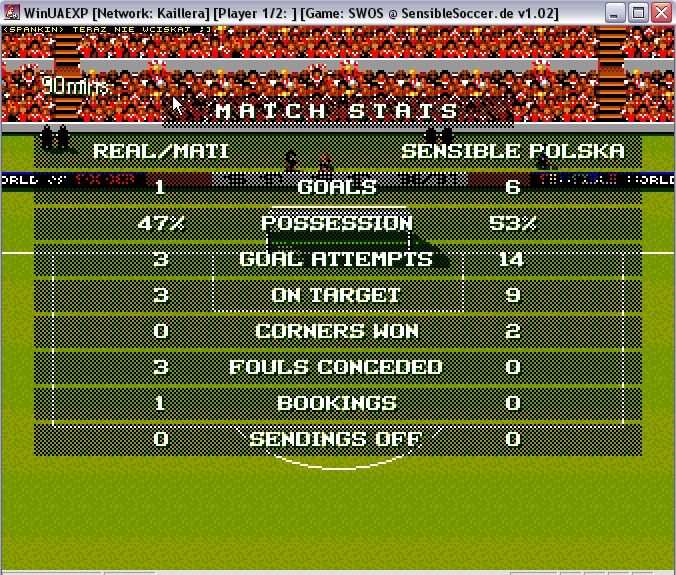This screenshot has height=575, width=676.
Task: Minimize the WinUAEXP window
Action: coord(616,12)
